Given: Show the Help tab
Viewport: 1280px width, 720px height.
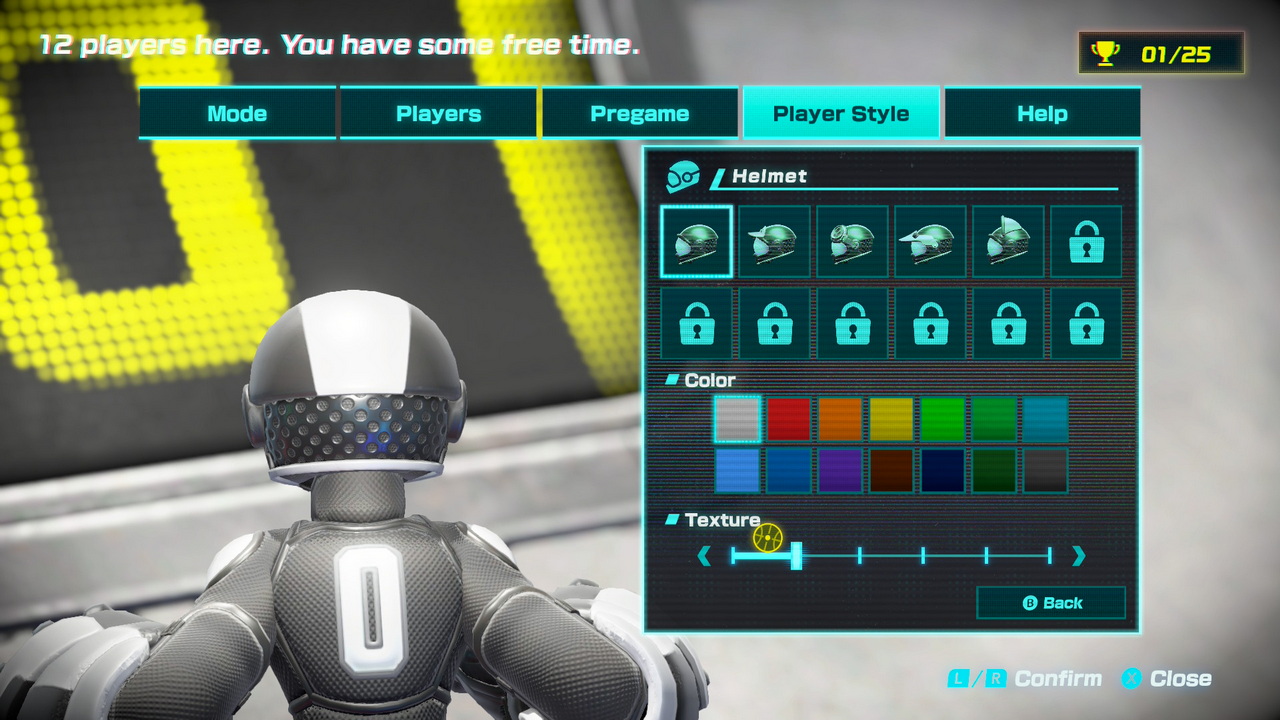Looking at the screenshot, I should [x=1042, y=113].
